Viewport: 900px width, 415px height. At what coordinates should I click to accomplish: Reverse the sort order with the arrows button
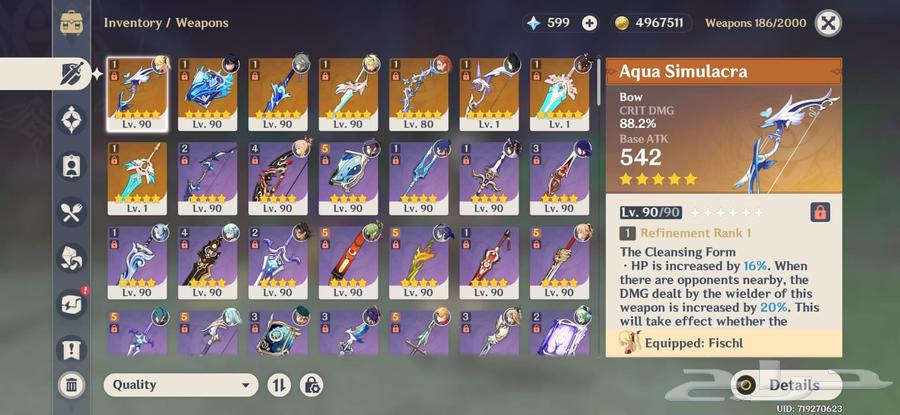point(279,384)
